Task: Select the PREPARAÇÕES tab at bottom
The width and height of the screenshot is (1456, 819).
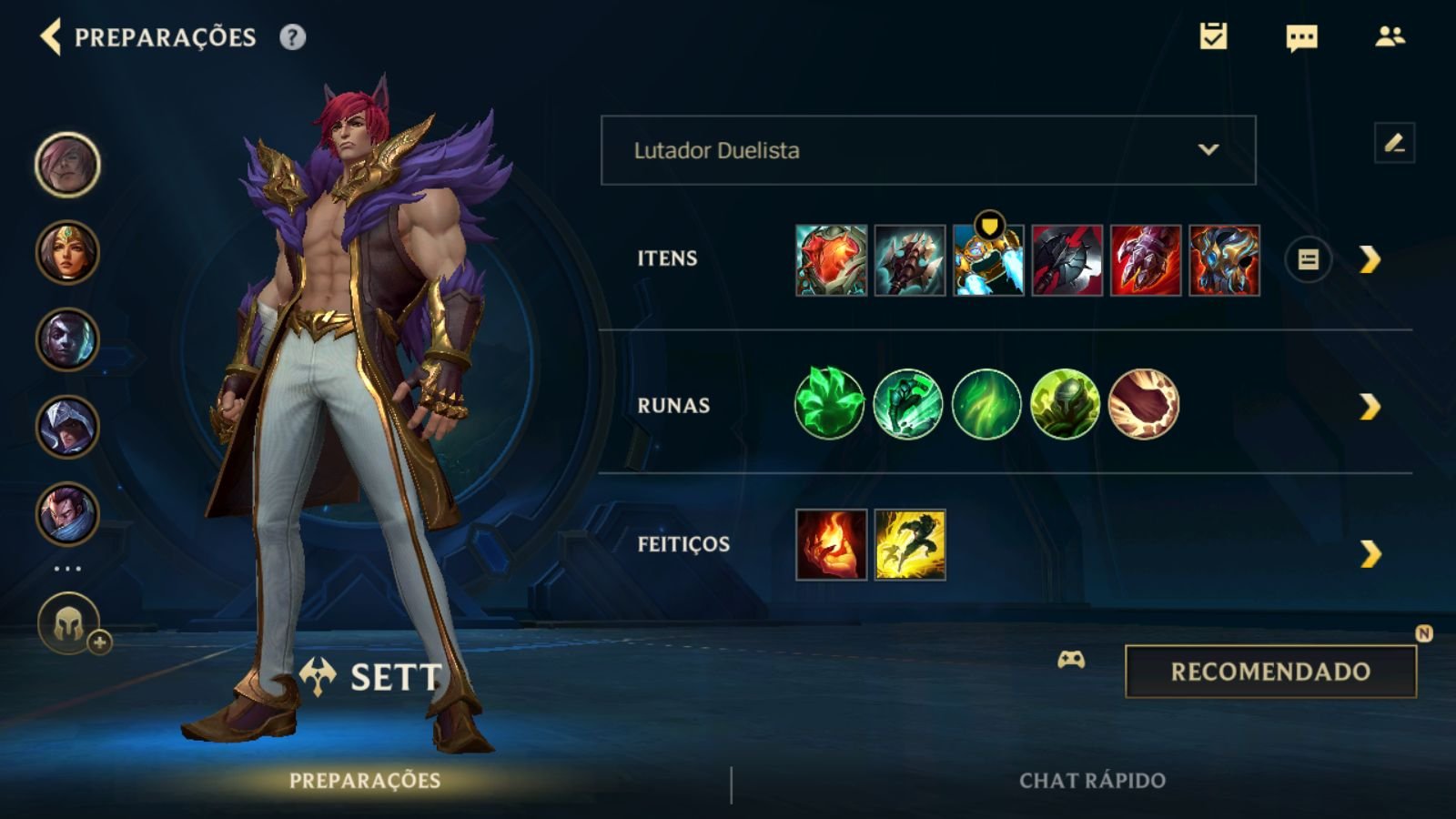Action: pos(364,778)
